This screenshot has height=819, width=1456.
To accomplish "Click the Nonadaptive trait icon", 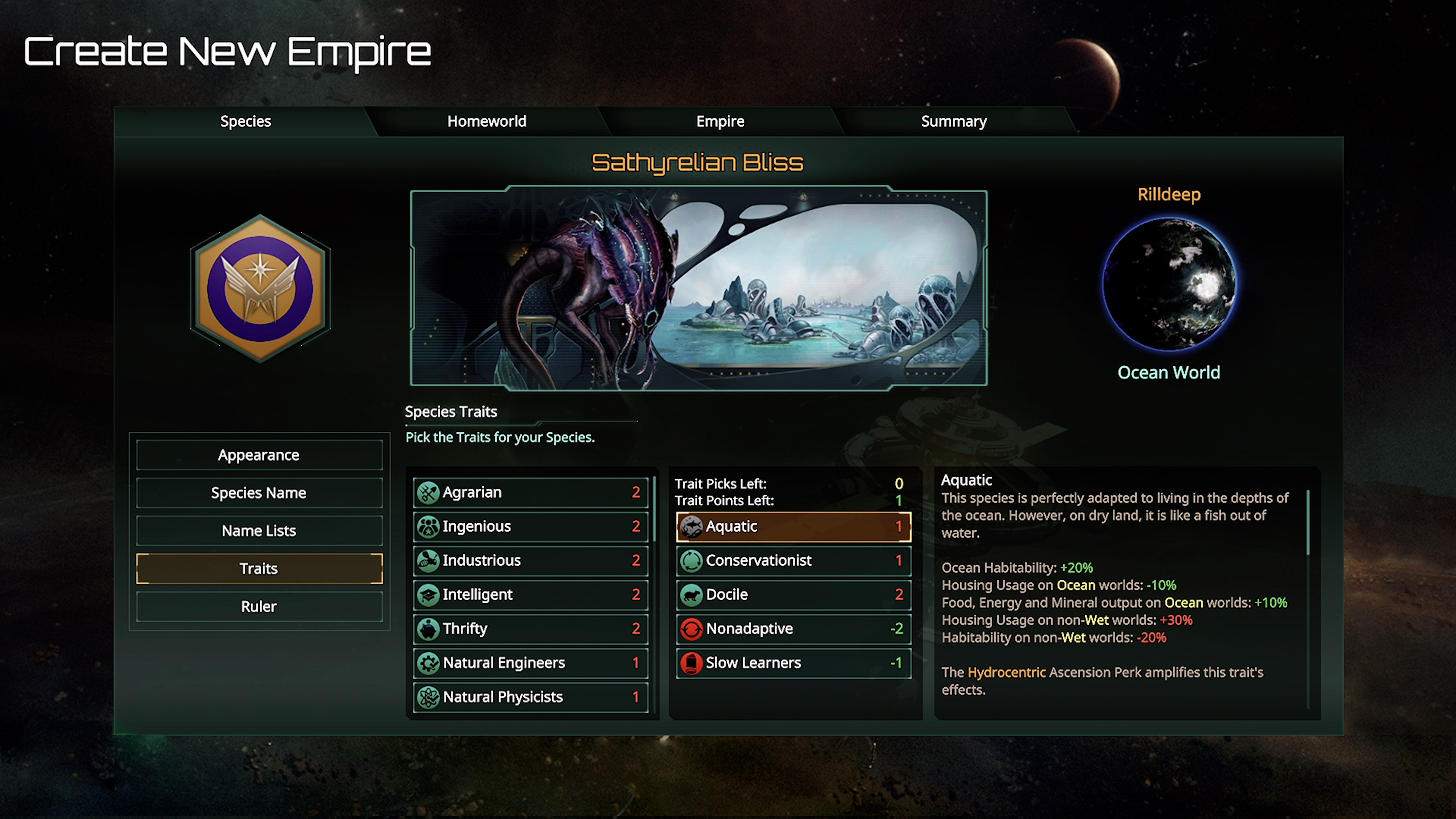I will tap(692, 629).
